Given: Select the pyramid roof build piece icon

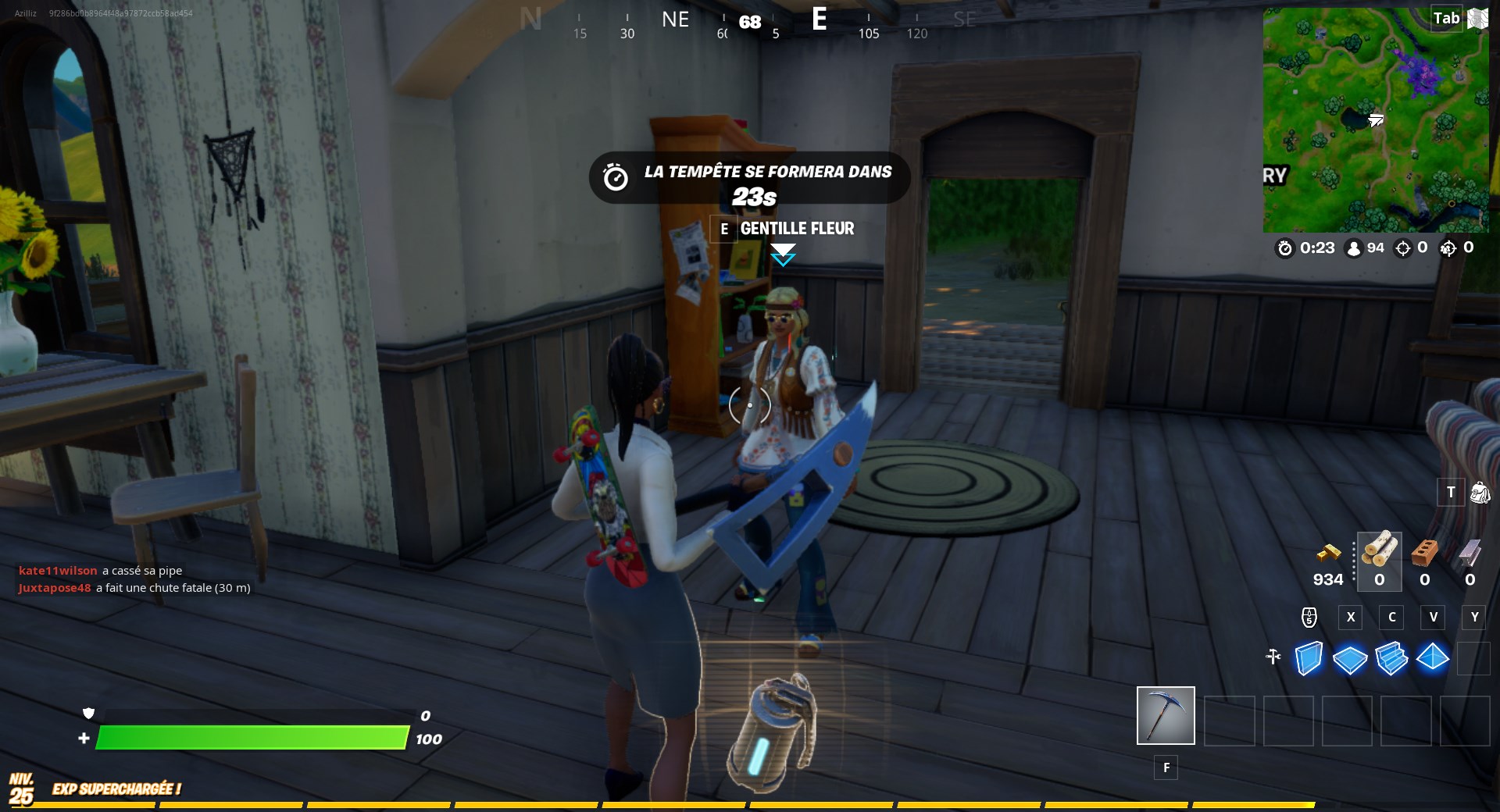Looking at the screenshot, I should coord(1433,660).
